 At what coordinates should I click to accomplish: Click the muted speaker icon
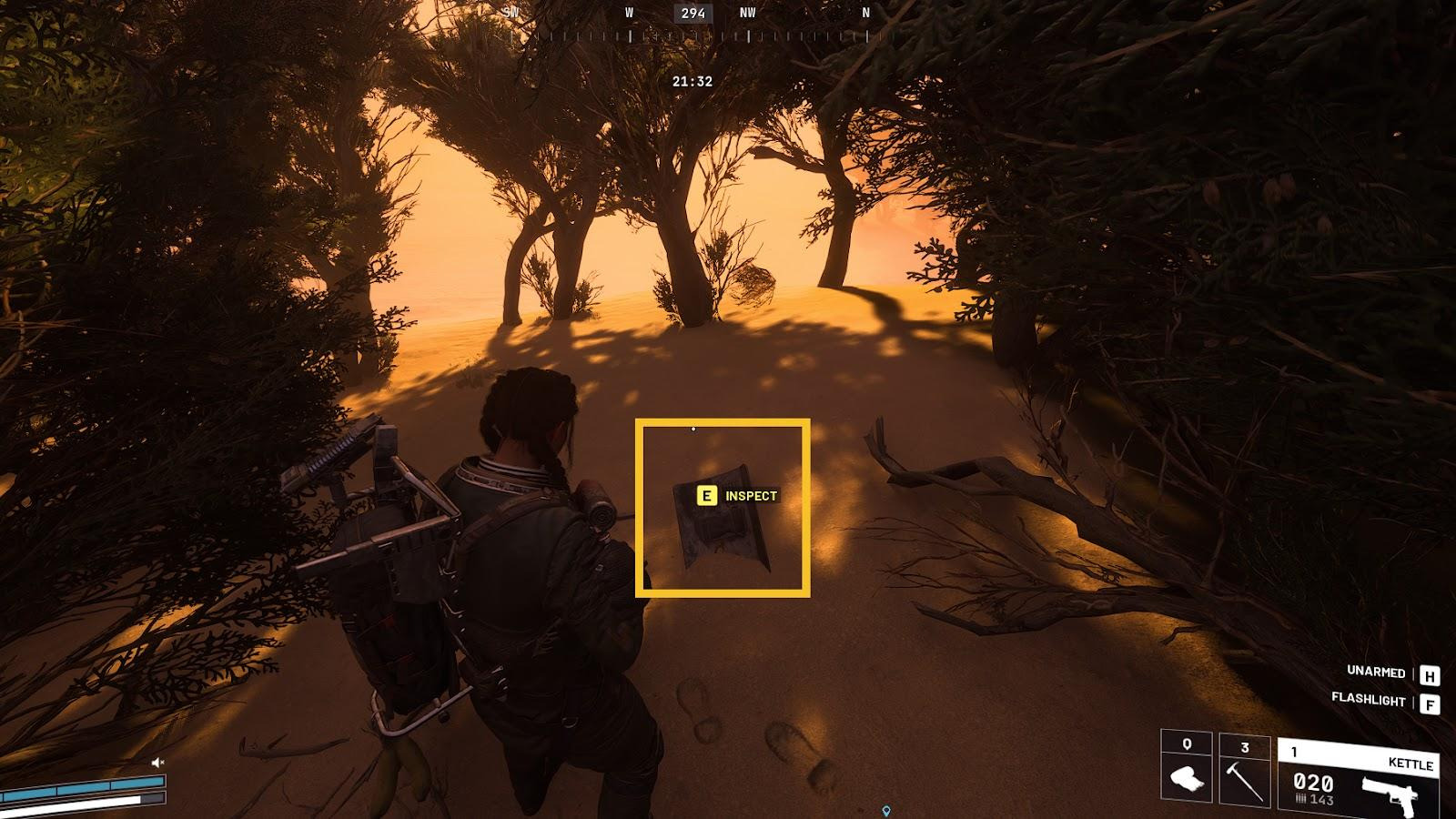157,762
